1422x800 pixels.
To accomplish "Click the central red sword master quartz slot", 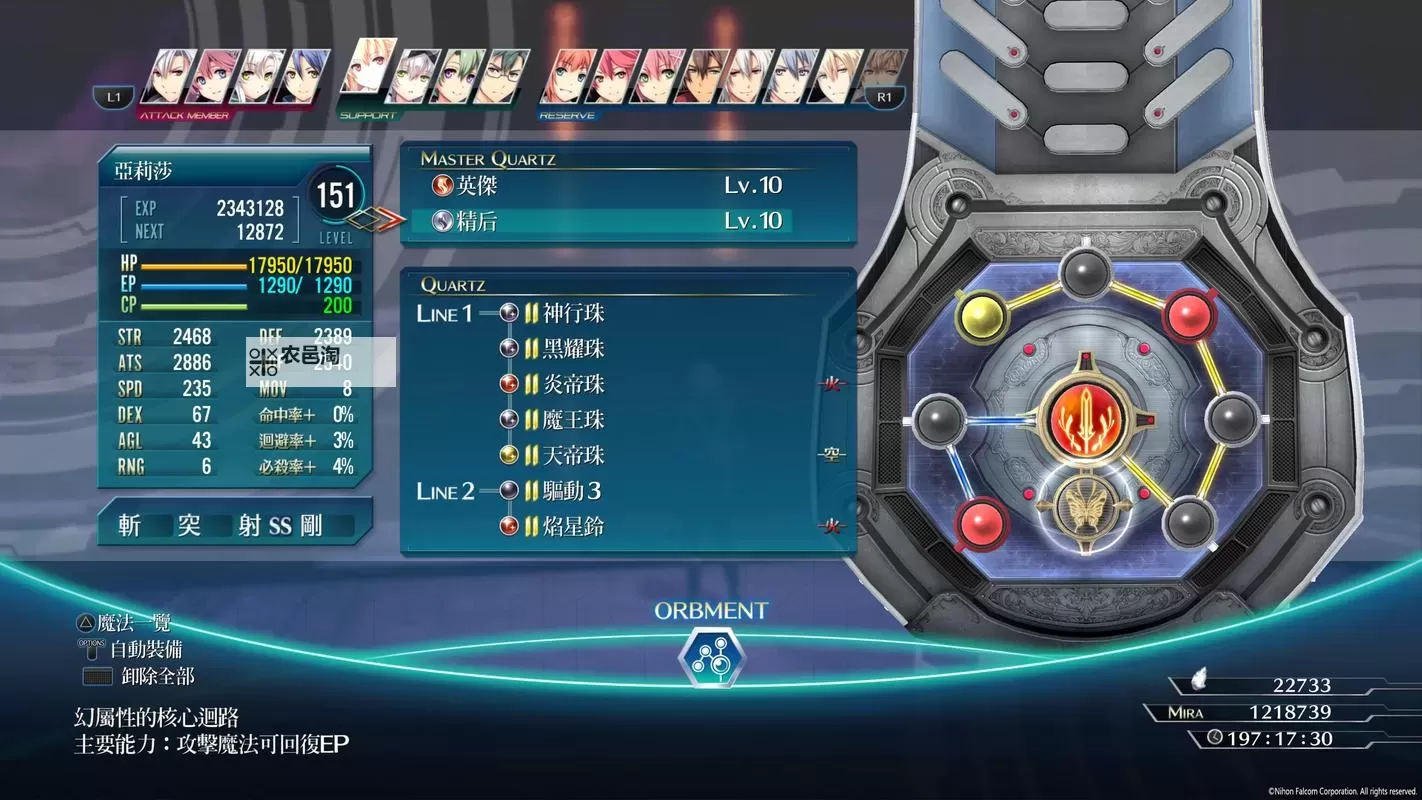I will [x=1086, y=418].
